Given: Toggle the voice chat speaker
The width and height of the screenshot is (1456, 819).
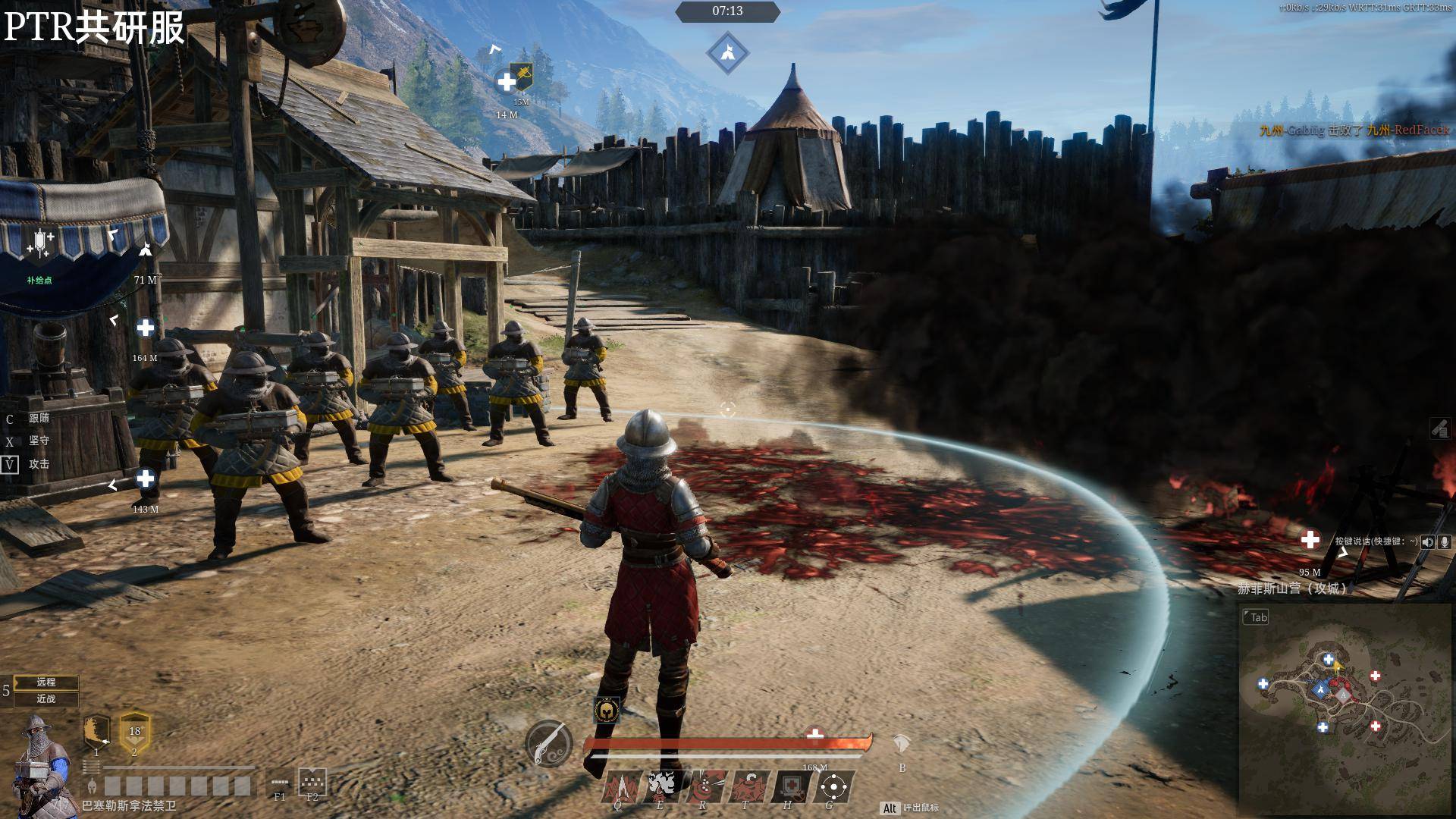Looking at the screenshot, I should pos(1428,541).
